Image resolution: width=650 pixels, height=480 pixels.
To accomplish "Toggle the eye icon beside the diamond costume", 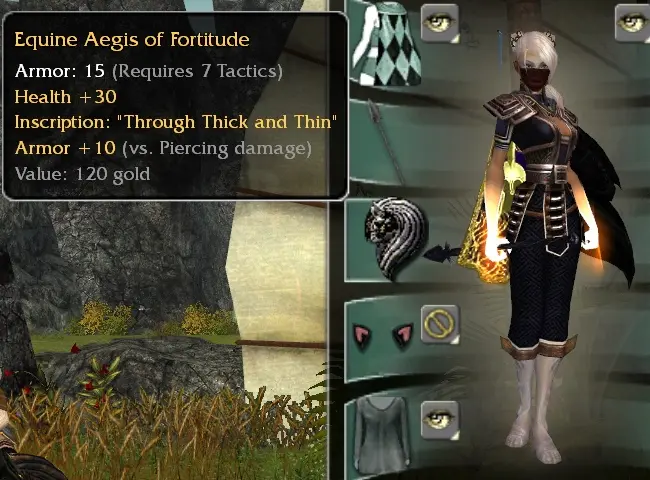I will click(439, 22).
